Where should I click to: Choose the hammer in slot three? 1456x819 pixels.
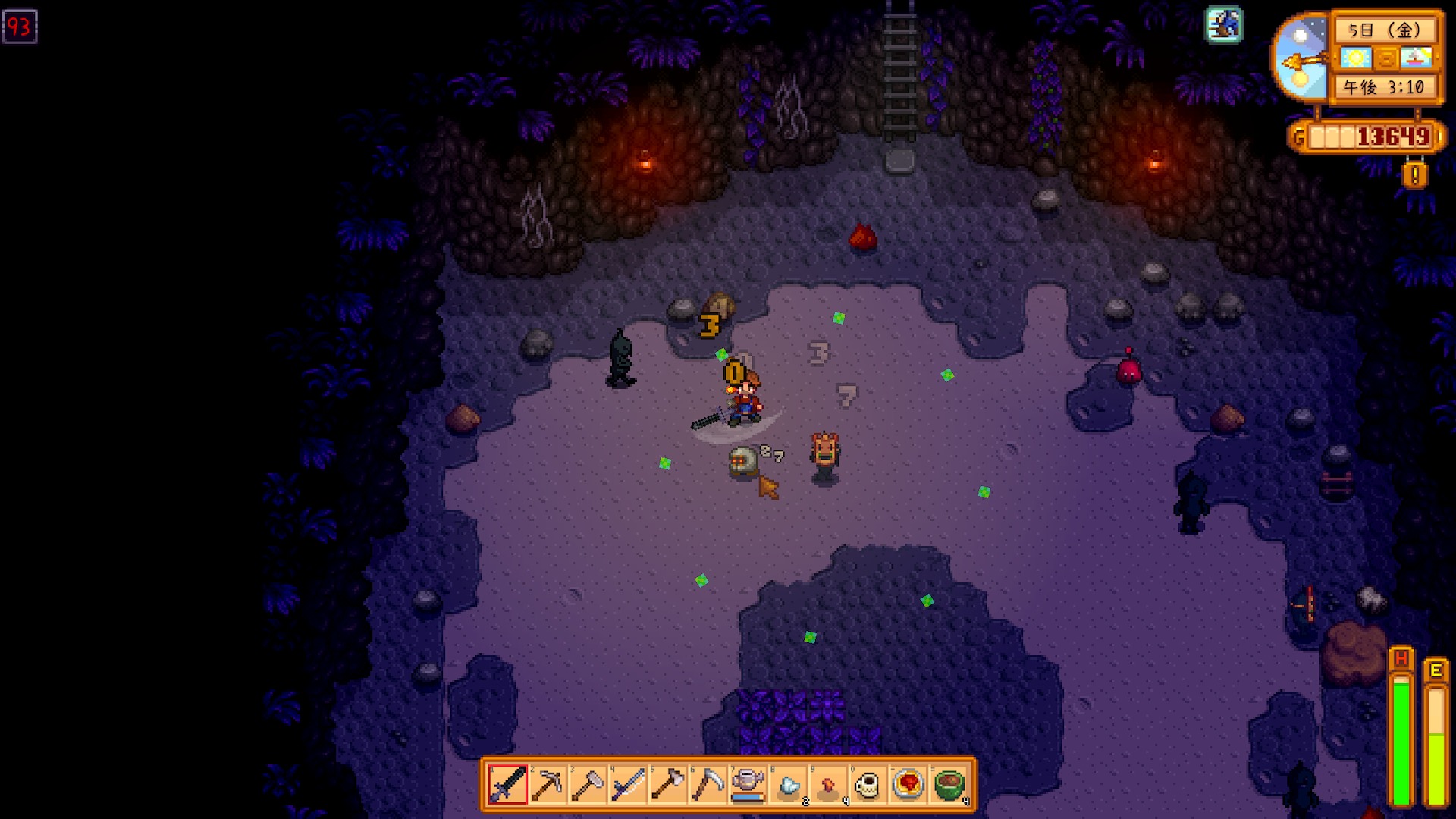(x=588, y=784)
